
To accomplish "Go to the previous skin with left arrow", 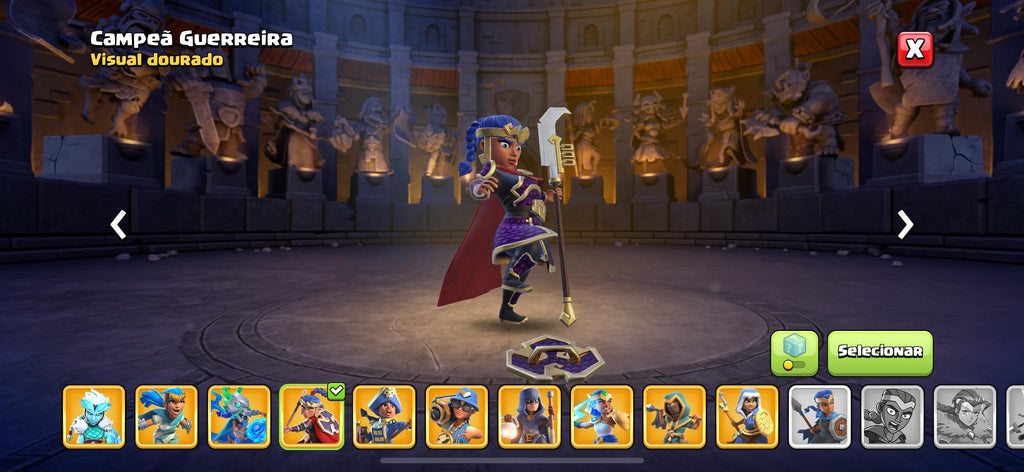I will [x=118, y=224].
